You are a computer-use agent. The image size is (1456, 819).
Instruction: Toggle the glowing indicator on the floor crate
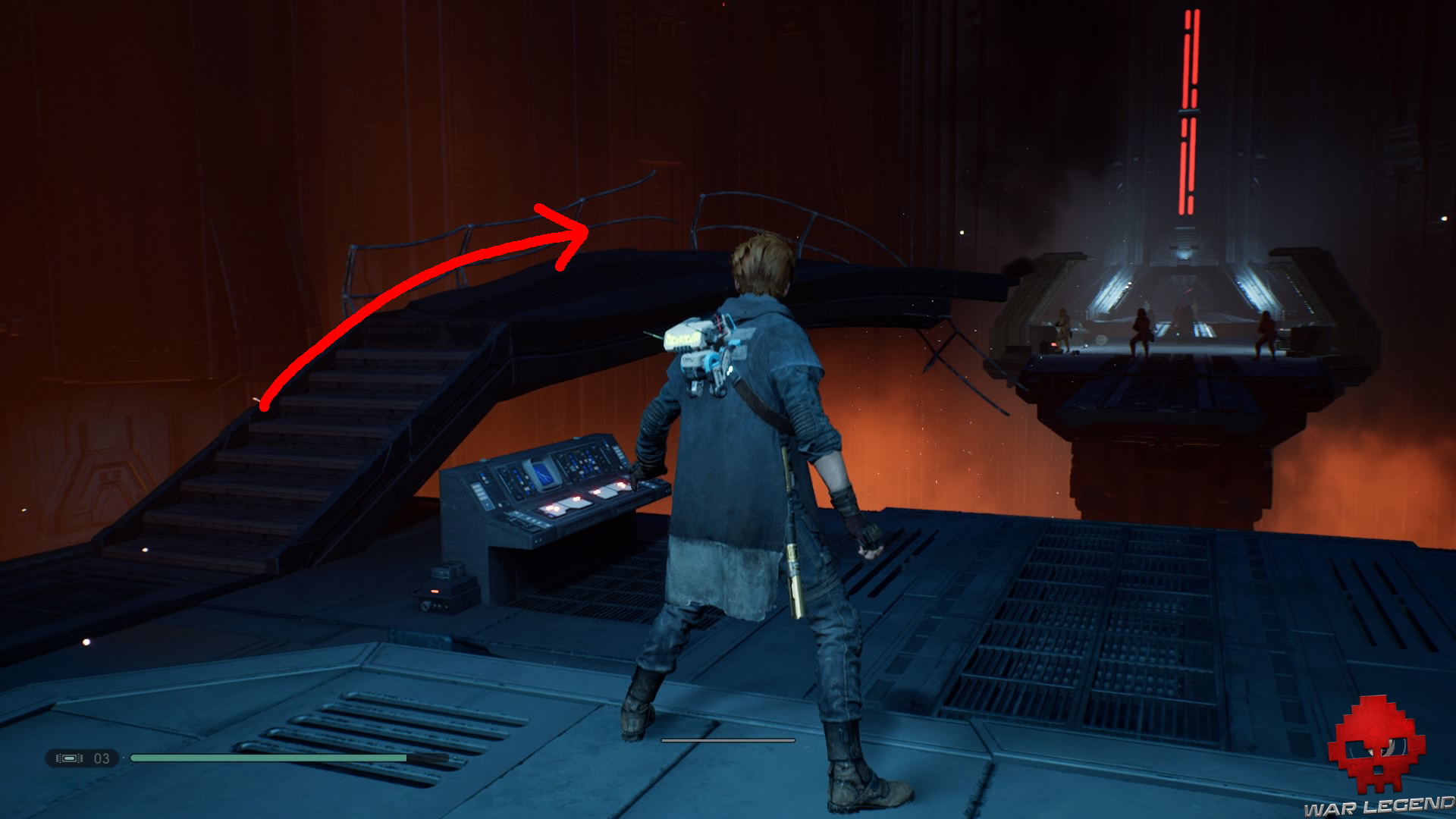[x=434, y=591]
